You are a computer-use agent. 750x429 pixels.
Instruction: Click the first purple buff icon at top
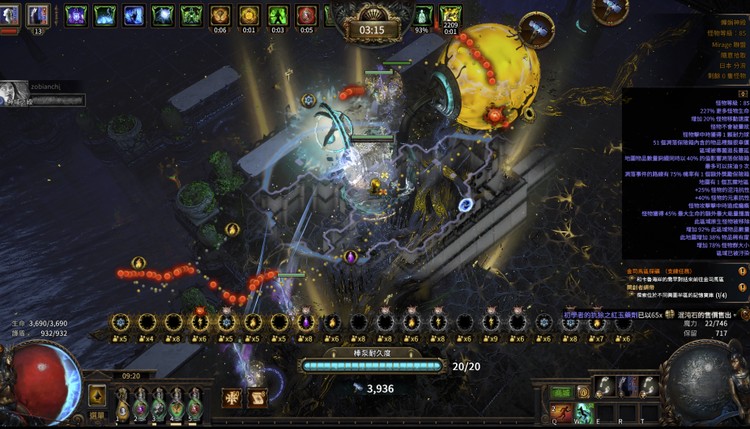click(x=76, y=15)
